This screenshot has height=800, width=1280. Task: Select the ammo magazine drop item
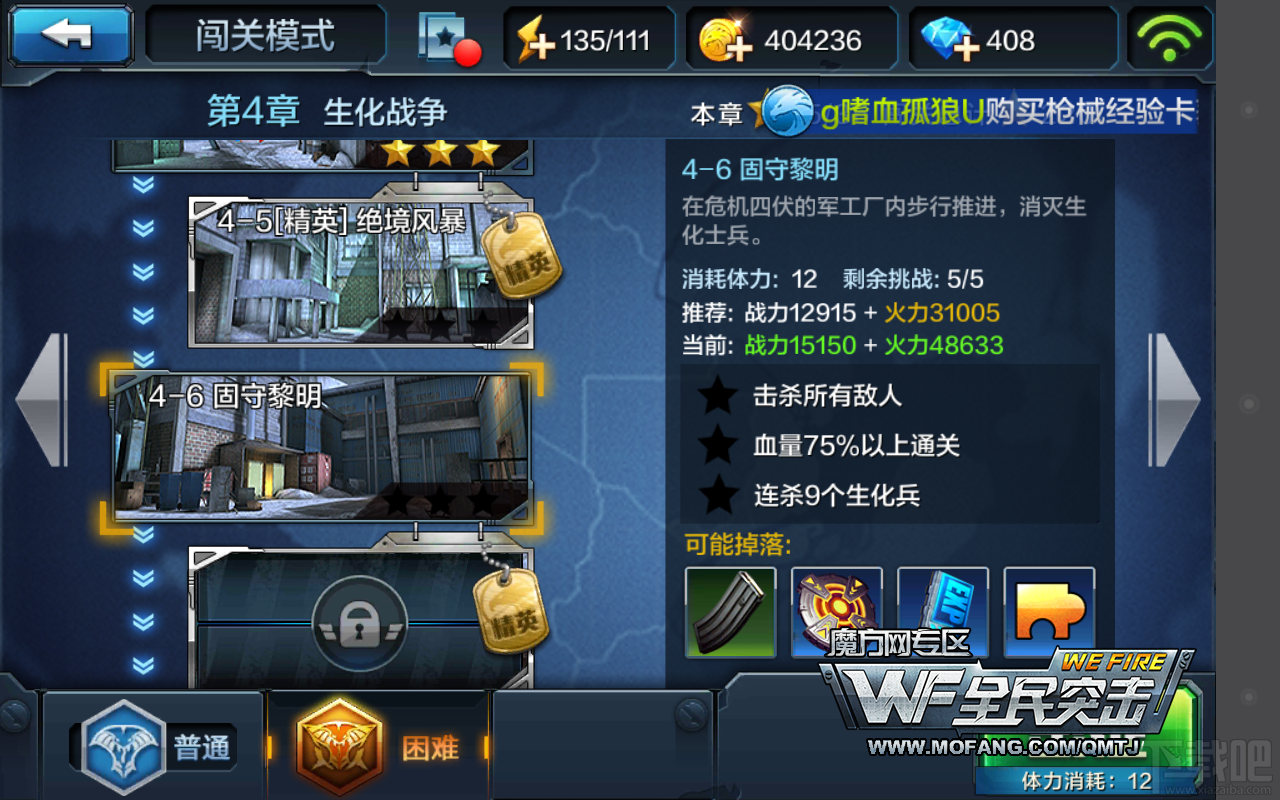point(731,612)
